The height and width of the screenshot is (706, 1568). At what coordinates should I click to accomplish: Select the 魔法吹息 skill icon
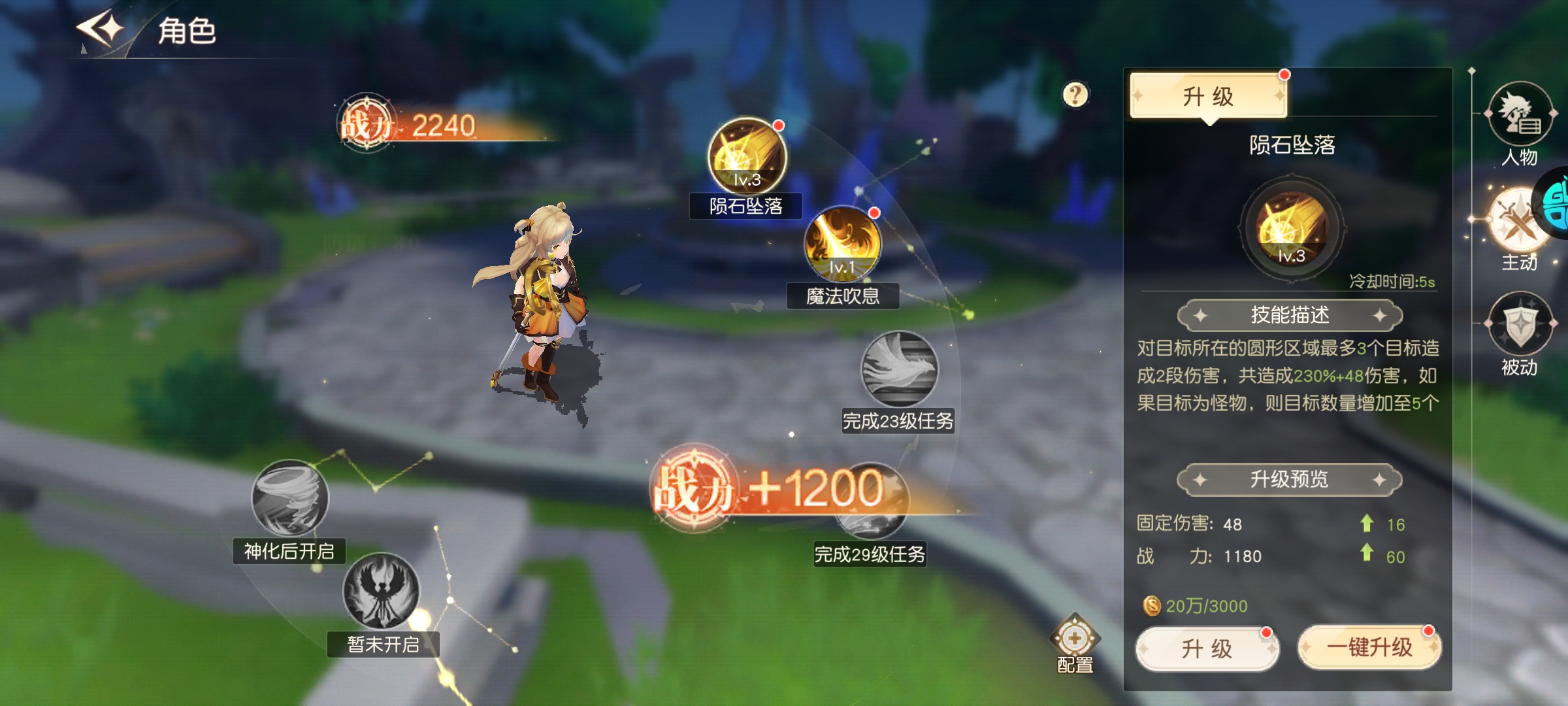(x=842, y=244)
